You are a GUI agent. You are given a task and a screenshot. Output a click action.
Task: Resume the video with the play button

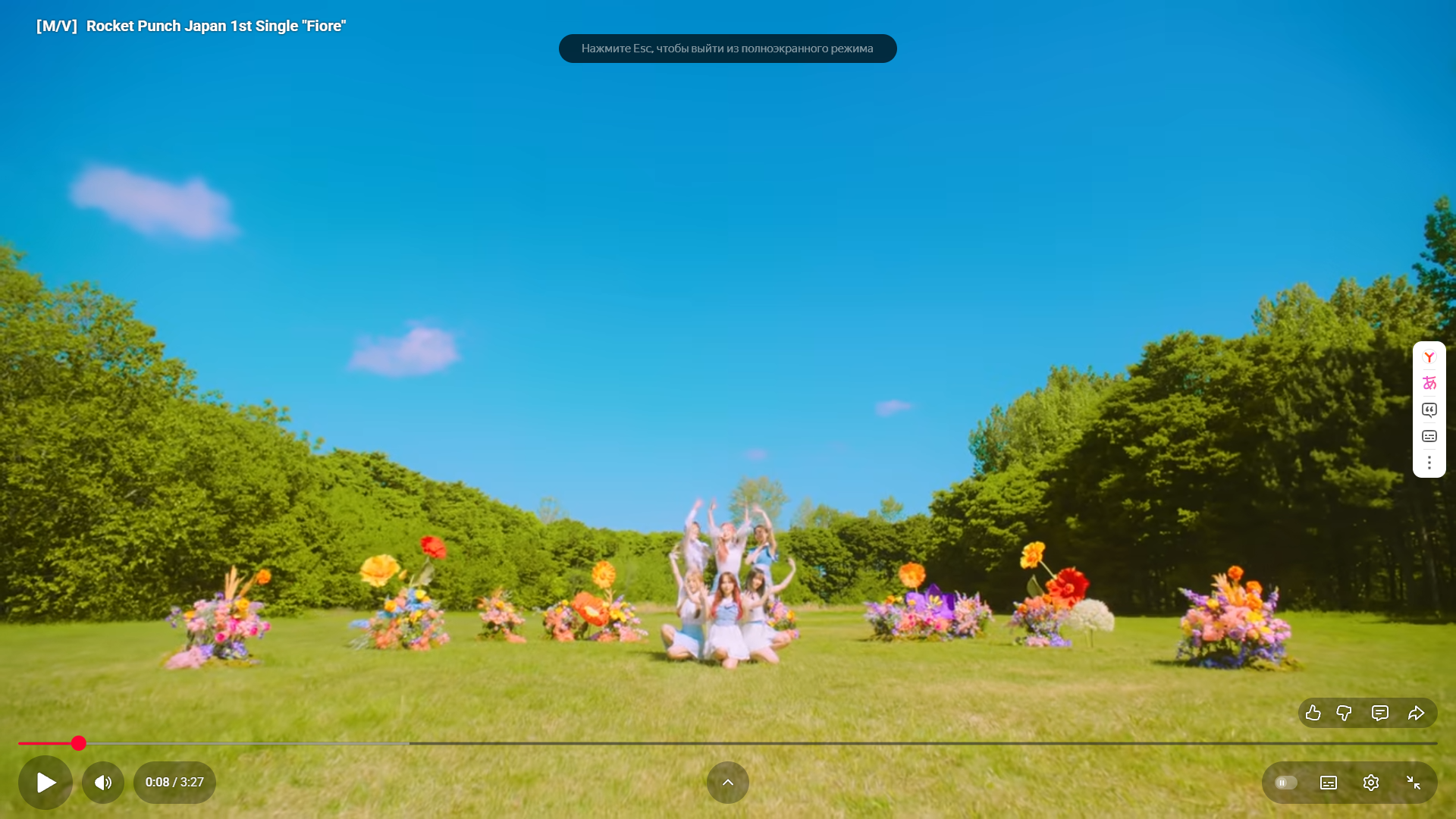pyautogui.click(x=45, y=782)
